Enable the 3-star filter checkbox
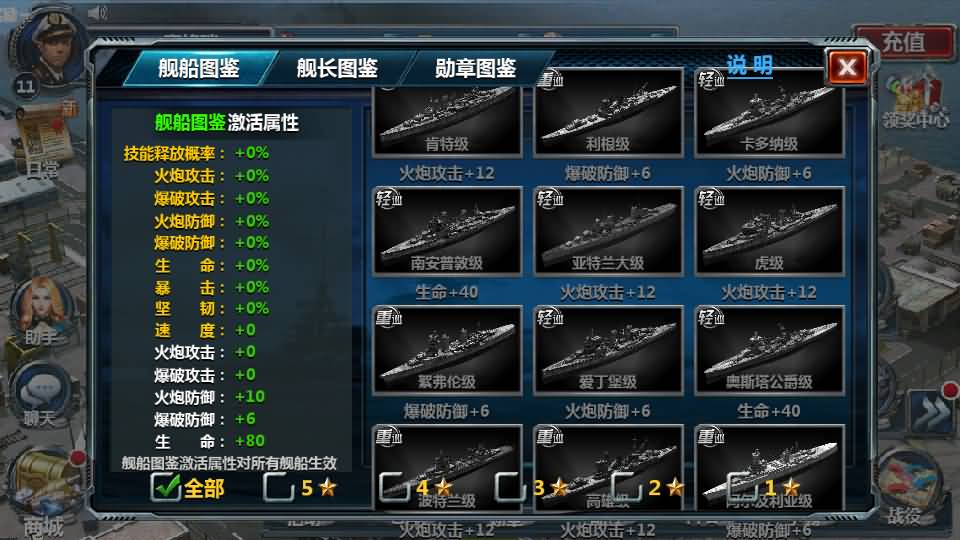Viewport: 960px width, 540px height. 510,487
